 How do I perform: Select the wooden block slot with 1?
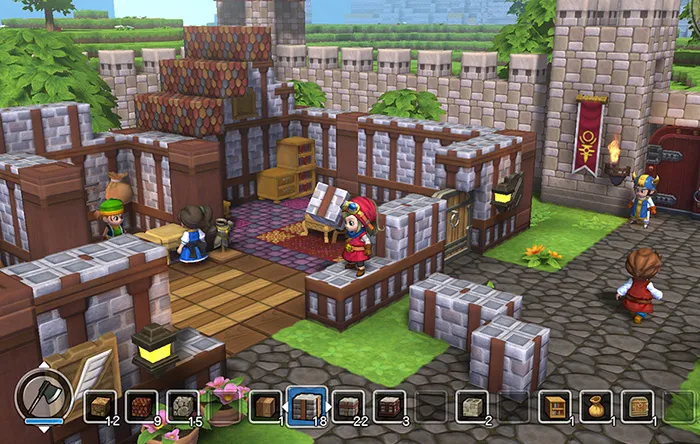266,406
